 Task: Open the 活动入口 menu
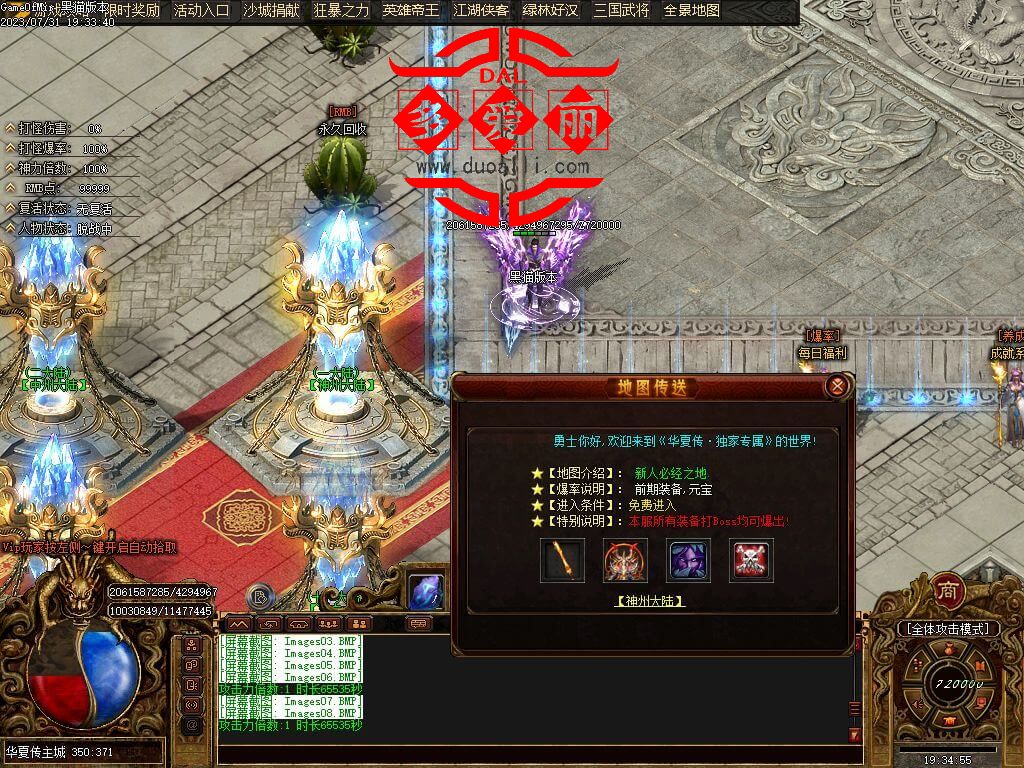(x=201, y=11)
